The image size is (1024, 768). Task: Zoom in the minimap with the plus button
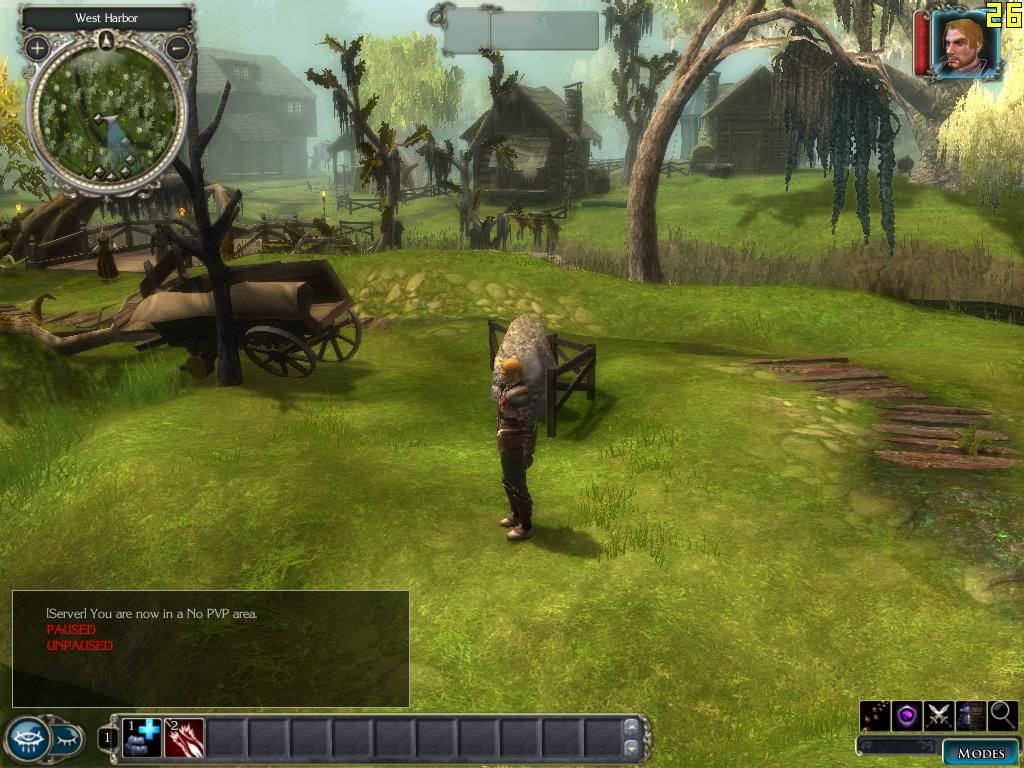pyautogui.click(x=37, y=47)
